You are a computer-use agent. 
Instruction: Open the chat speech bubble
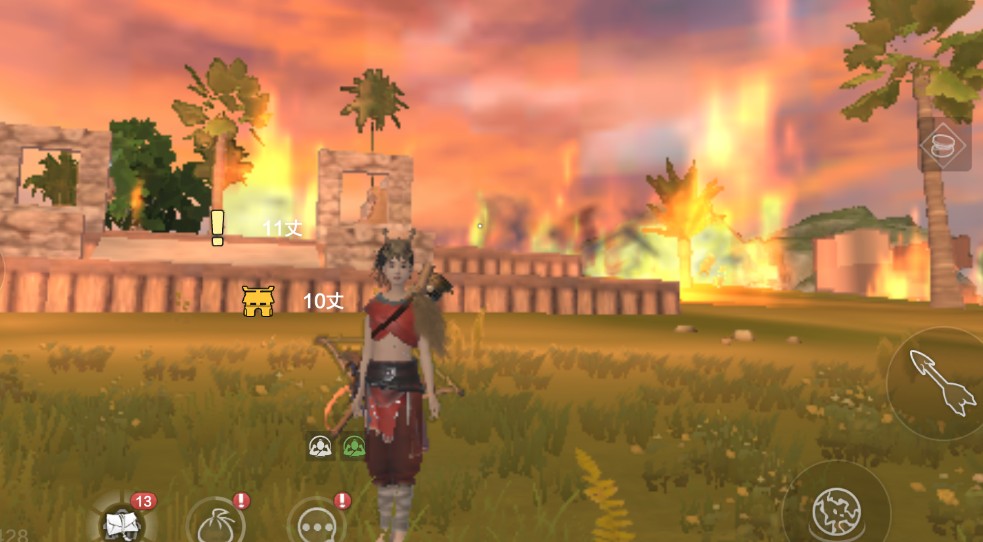pyautogui.click(x=317, y=523)
